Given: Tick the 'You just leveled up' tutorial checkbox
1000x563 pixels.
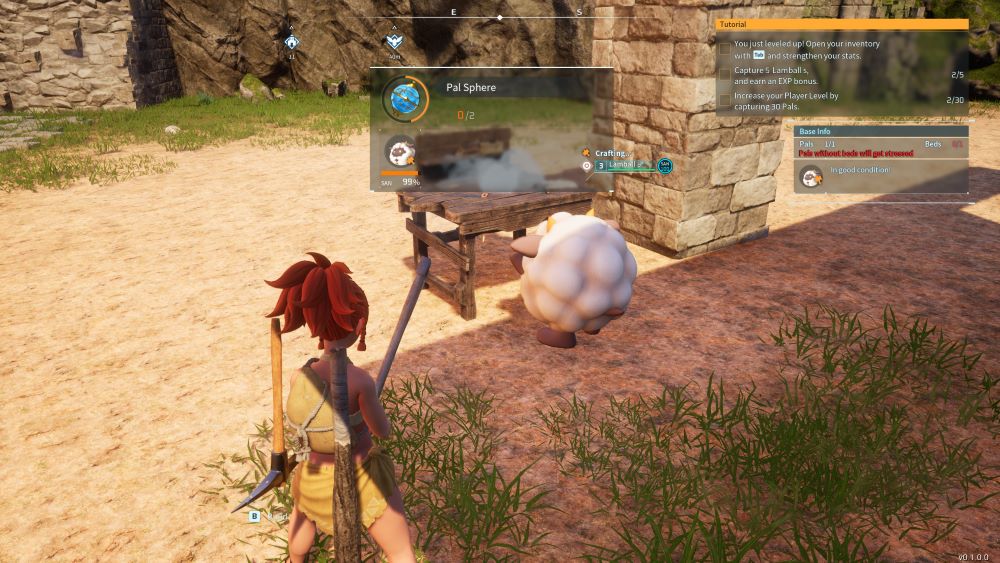Looking at the screenshot, I should click(x=725, y=48).
